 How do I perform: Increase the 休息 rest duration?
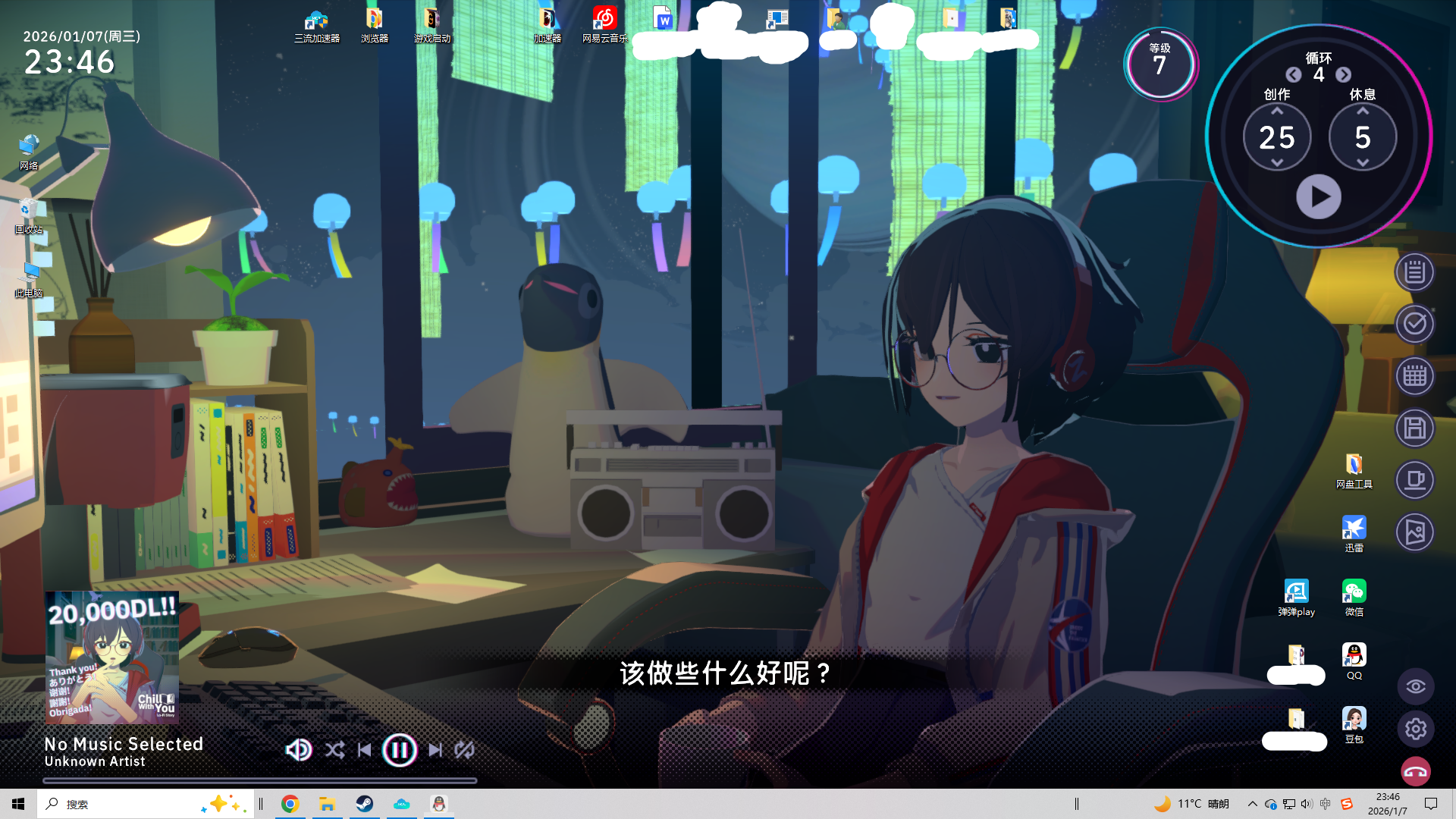click(x=1363, y=111)
